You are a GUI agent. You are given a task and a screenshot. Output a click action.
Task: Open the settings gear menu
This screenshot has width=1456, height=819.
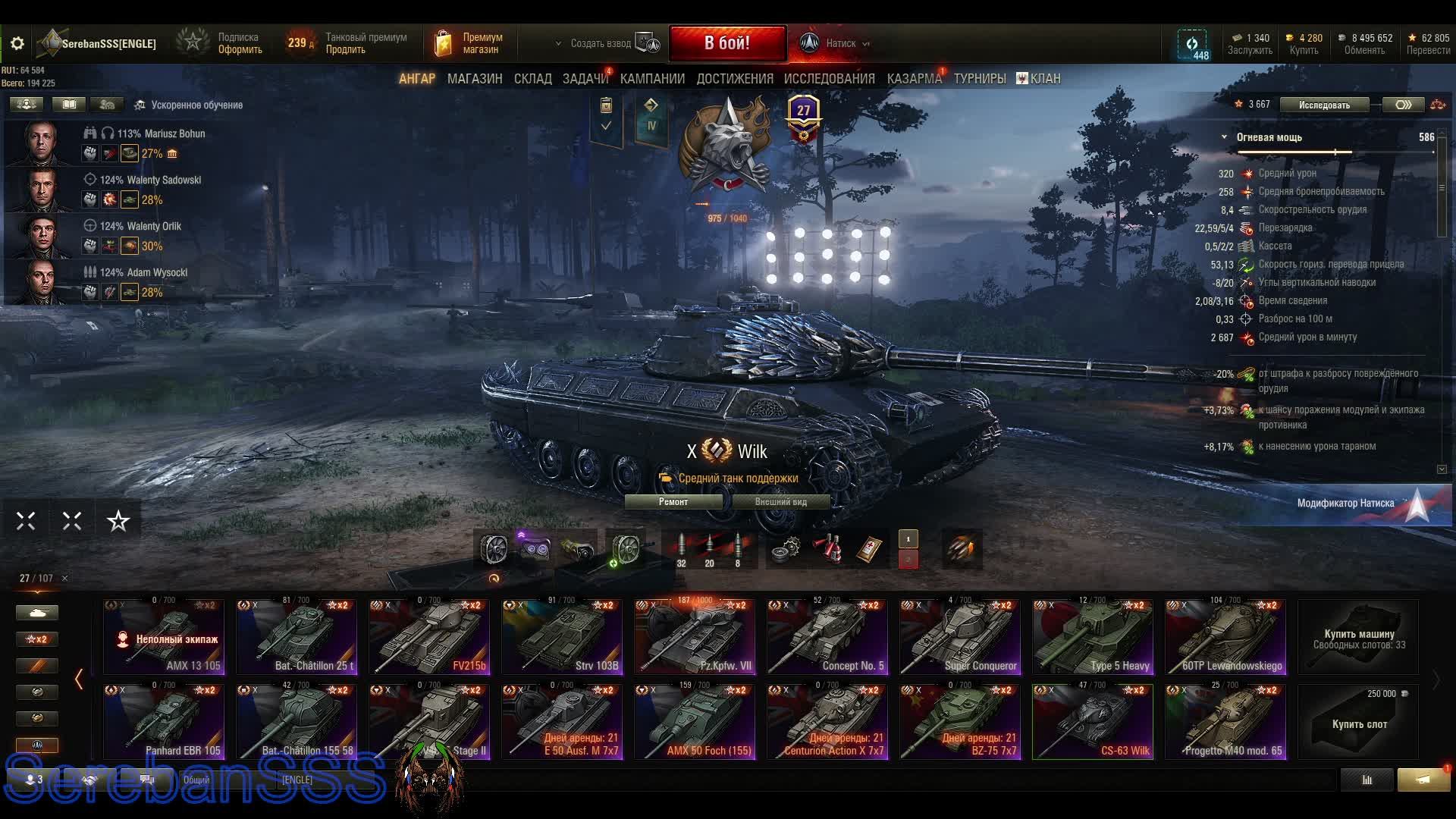tap(17, 44)
